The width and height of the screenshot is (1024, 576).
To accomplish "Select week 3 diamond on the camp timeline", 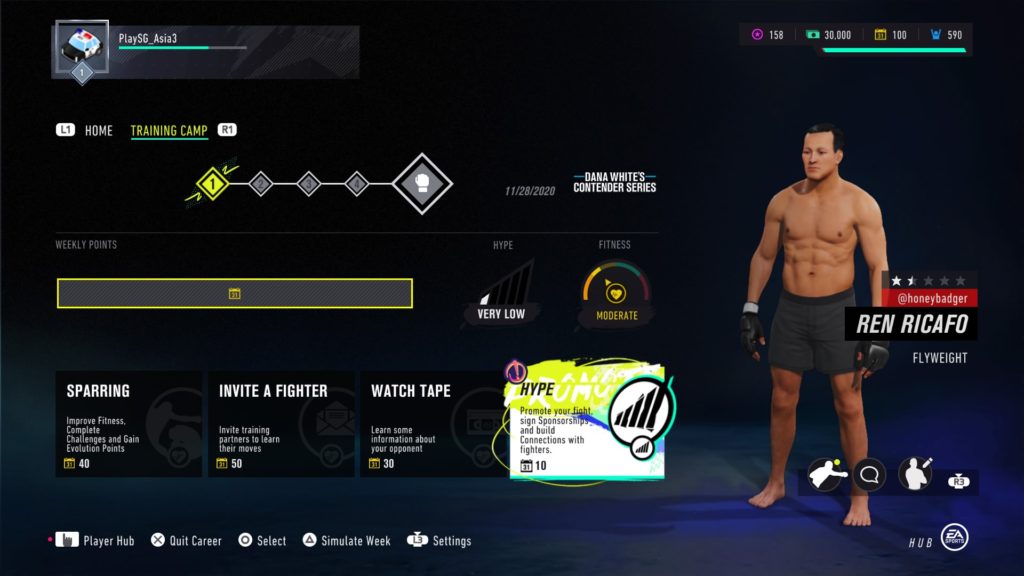I will point(309,183).
